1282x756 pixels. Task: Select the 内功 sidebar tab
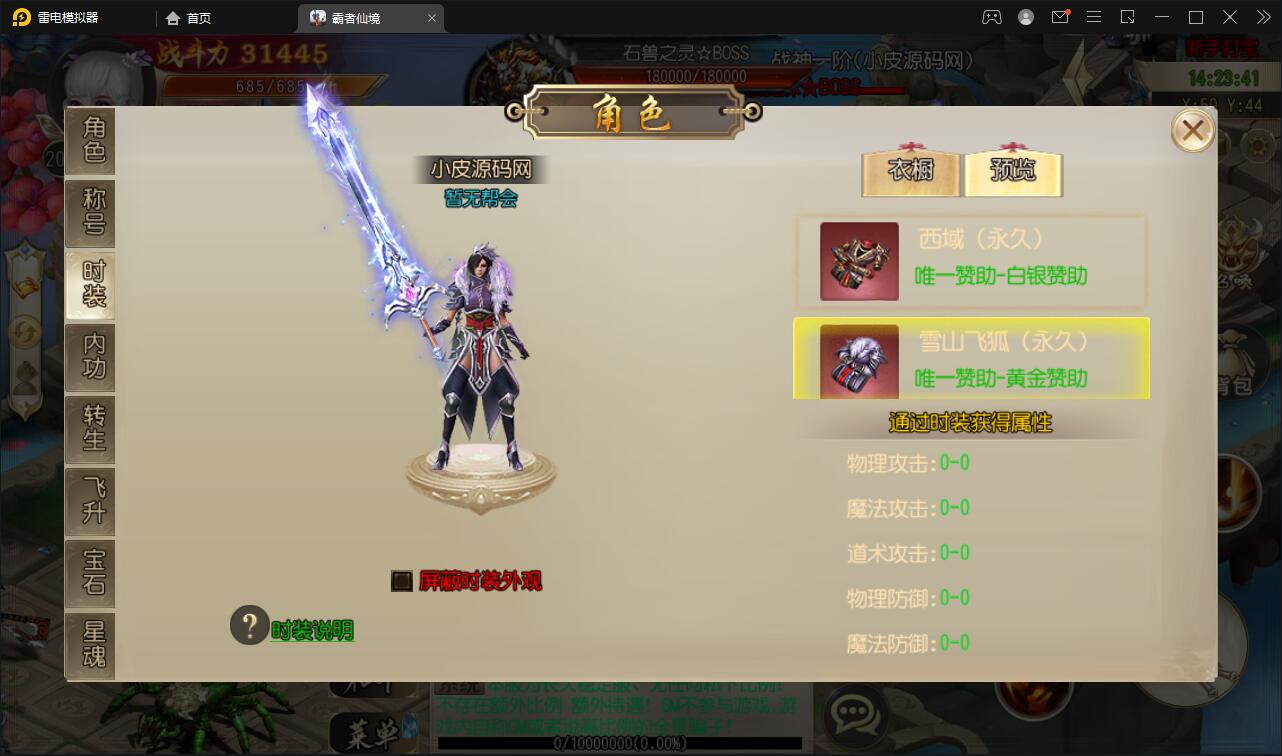coord(90,357)
